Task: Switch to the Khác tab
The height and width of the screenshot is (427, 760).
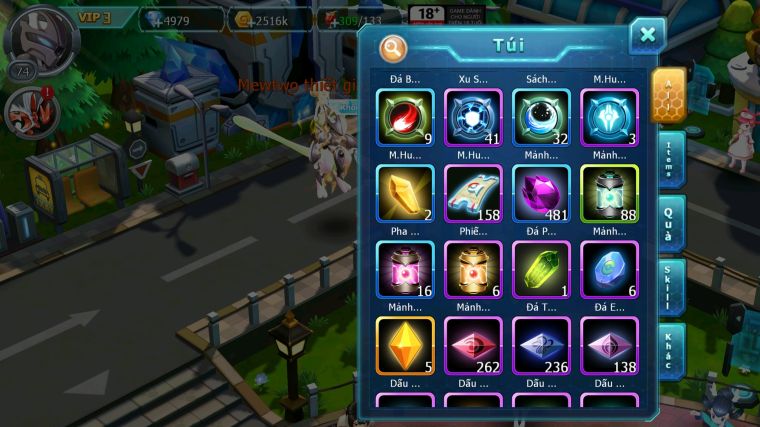Action: pos(669,351)
